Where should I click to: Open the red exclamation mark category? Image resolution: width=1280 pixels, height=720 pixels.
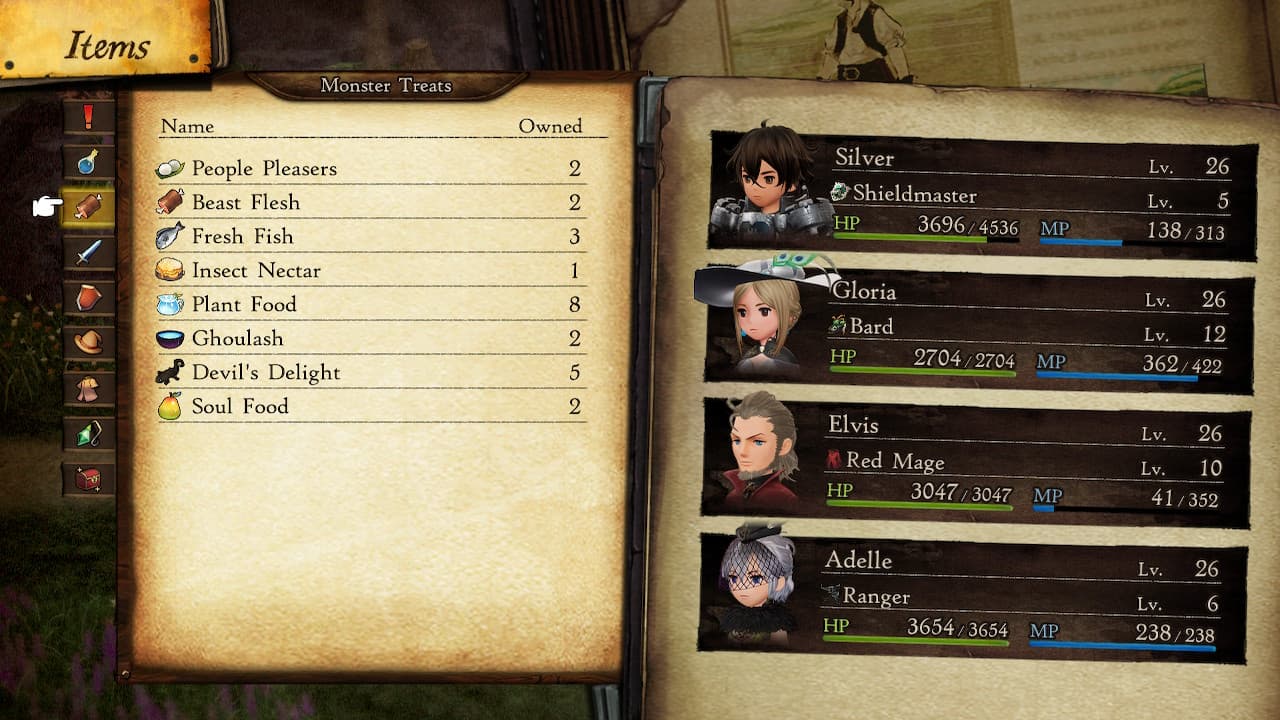[x=88, y=116]
